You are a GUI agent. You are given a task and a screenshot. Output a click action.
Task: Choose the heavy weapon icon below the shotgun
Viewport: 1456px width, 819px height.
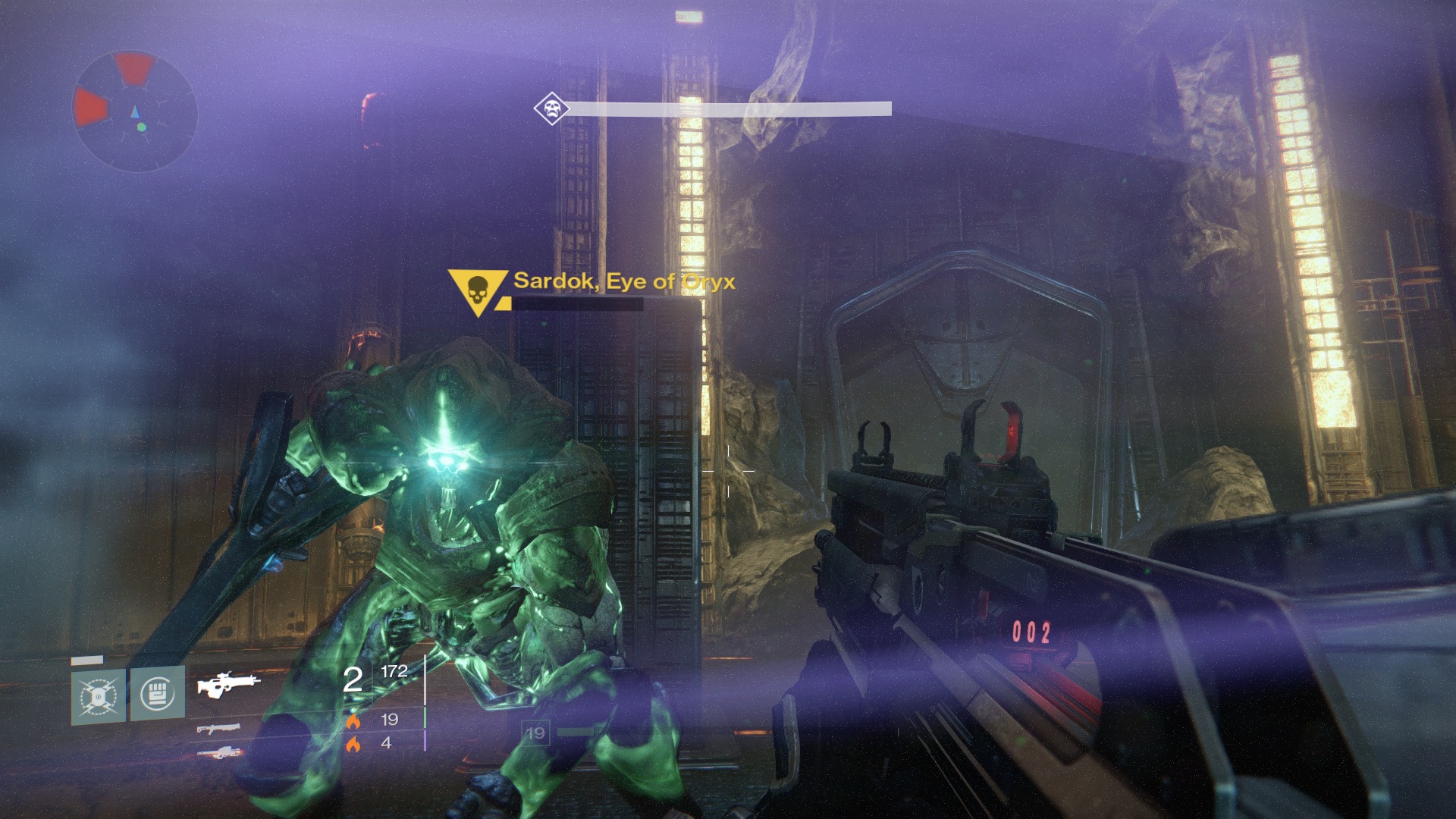point(218,752)
